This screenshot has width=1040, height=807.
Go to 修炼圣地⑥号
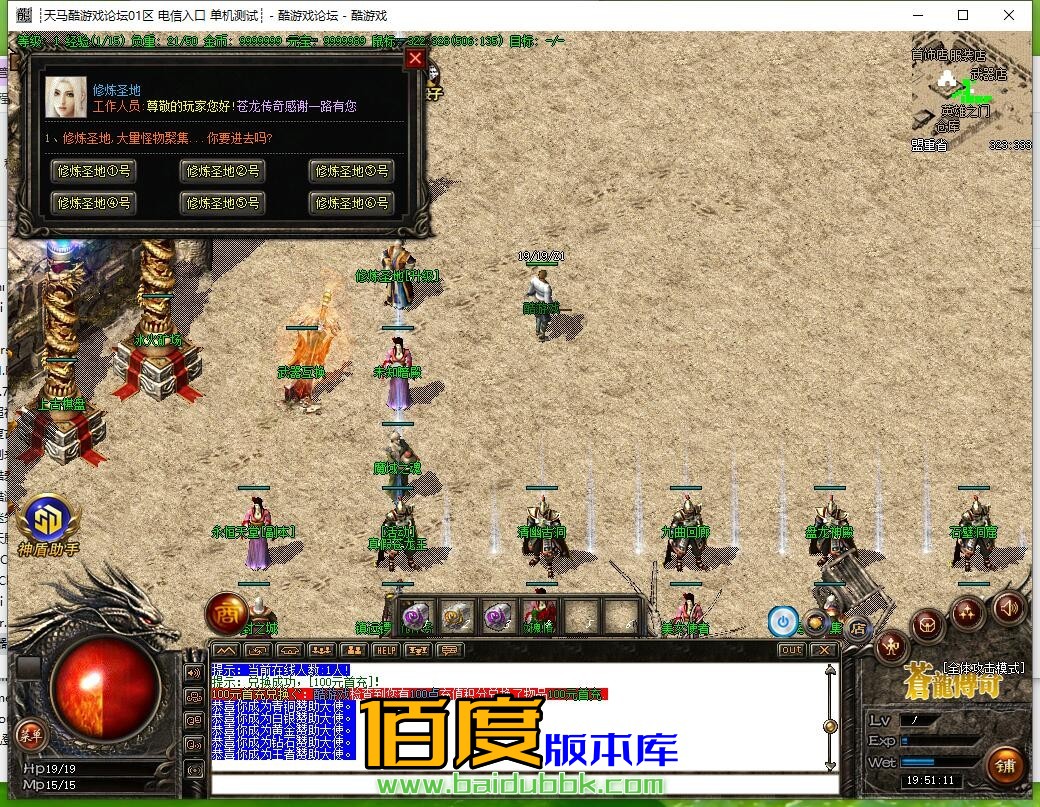coord(351,203)
